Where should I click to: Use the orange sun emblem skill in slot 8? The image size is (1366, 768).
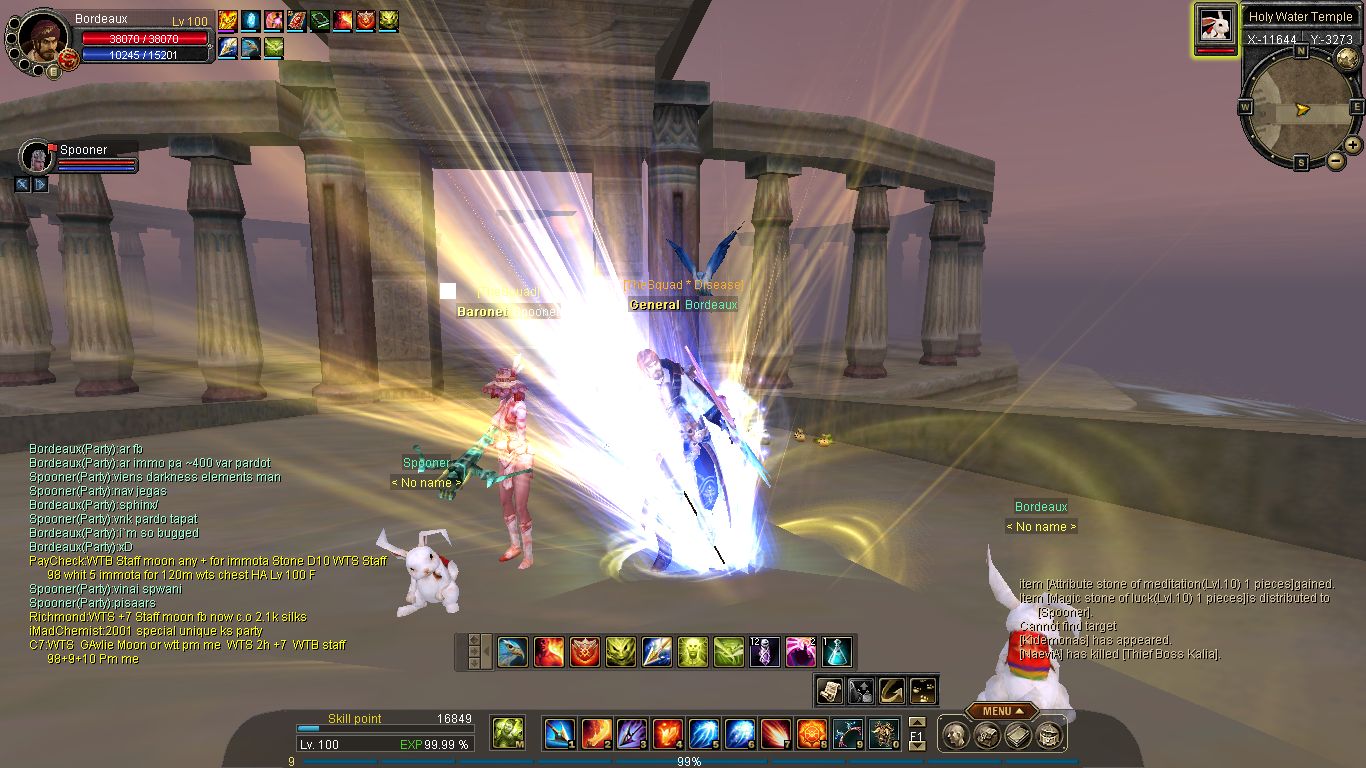pos(811,734)
